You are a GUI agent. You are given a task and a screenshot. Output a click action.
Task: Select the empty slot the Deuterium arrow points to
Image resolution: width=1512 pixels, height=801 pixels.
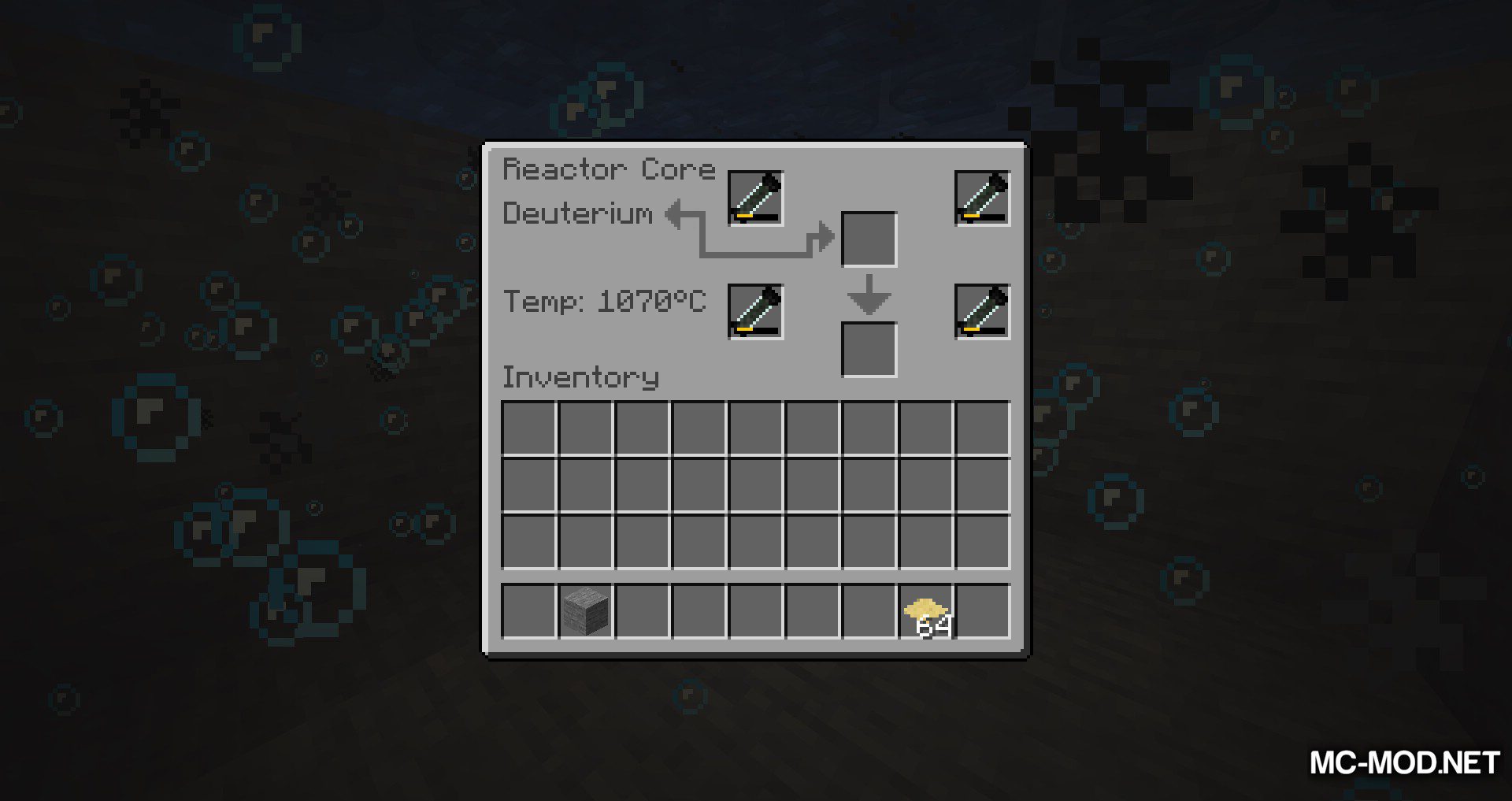[869, 239]
